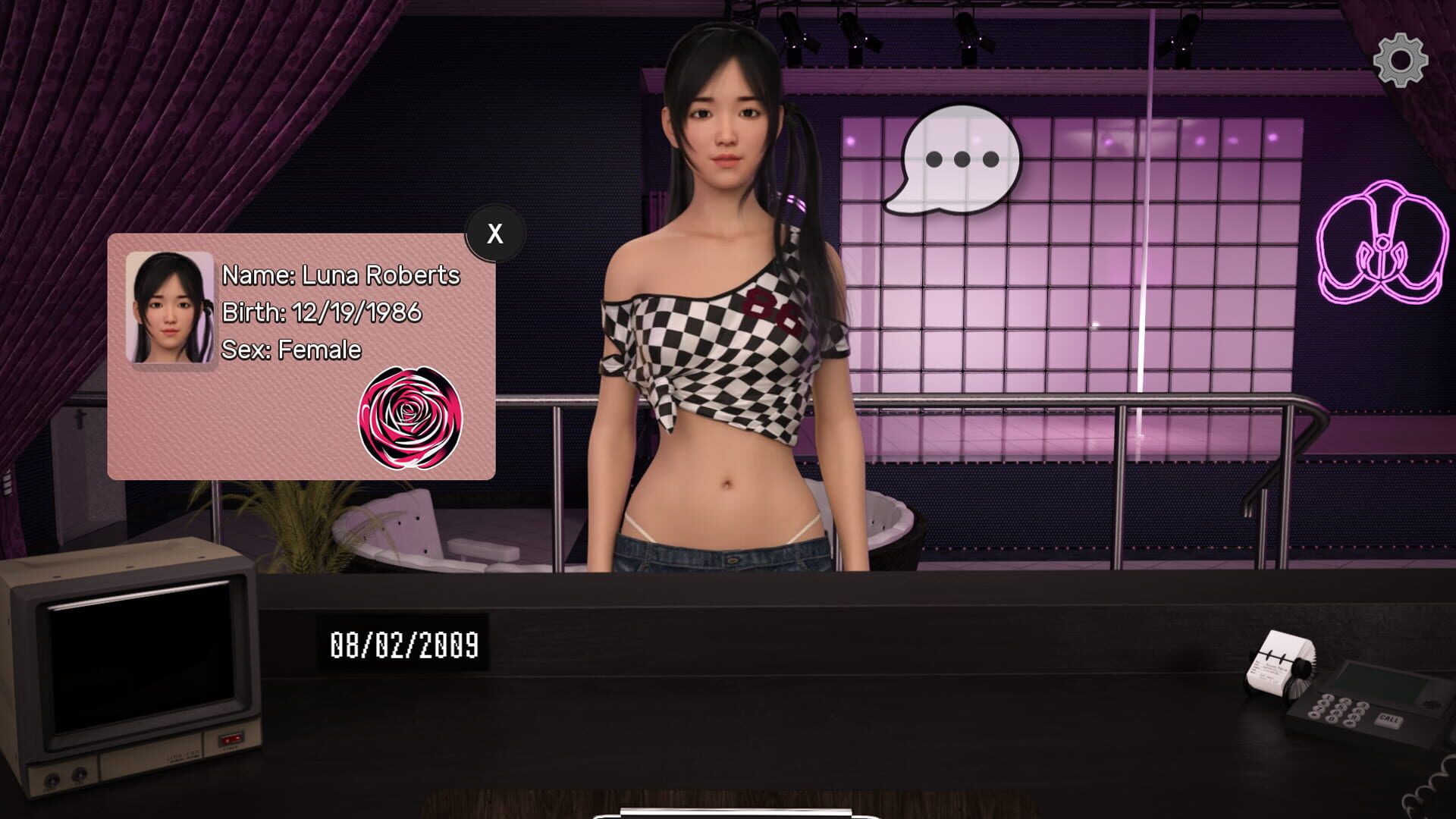Click the 'Sex: Female' line on the ID
The height and width of the screenshot is (819, 1456).
(290, 350)
